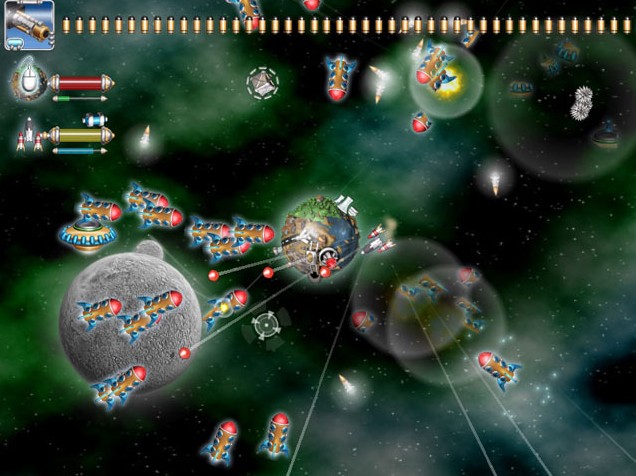Click the mouse-and-planet icon
636x476 pixels.
[29, 81]
